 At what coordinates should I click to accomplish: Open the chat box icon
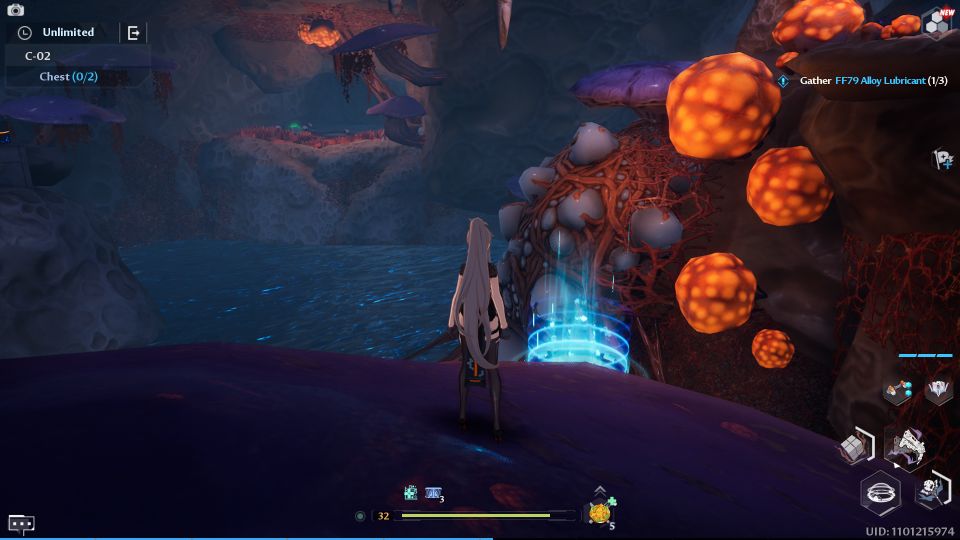pyautogui.click(x=21, y=523)
